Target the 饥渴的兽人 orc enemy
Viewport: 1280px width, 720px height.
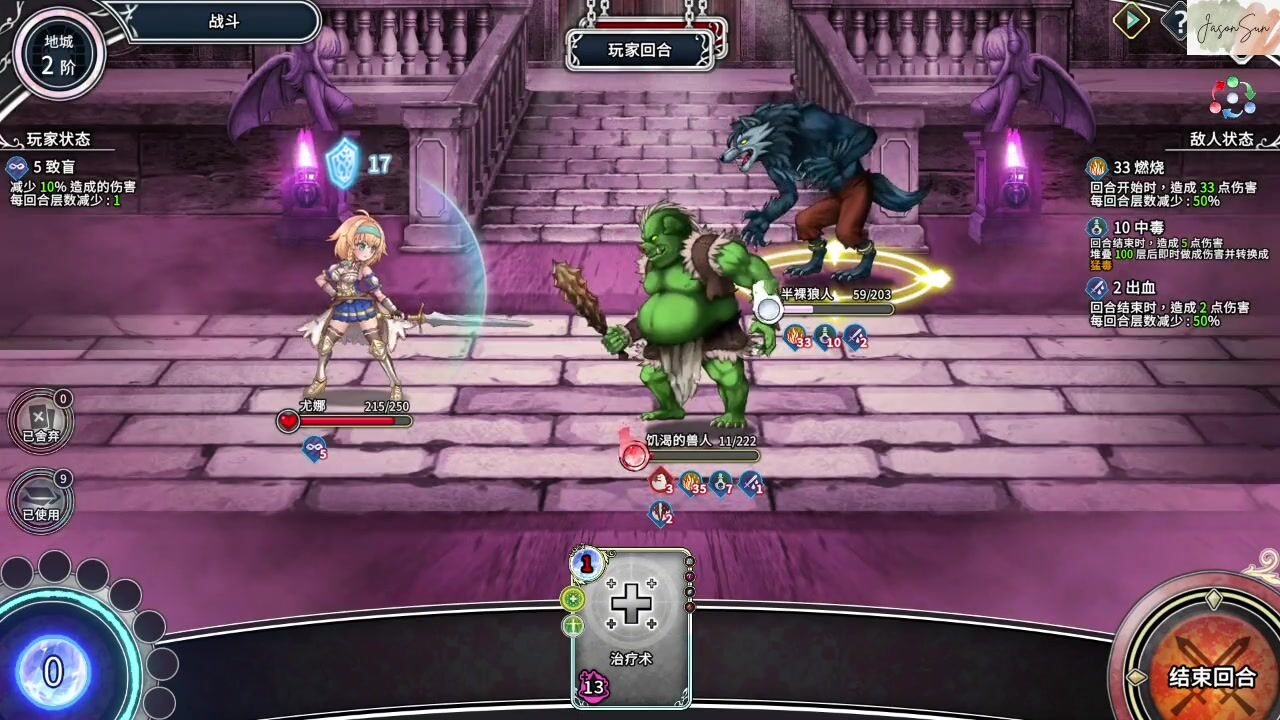pos(690,320)
